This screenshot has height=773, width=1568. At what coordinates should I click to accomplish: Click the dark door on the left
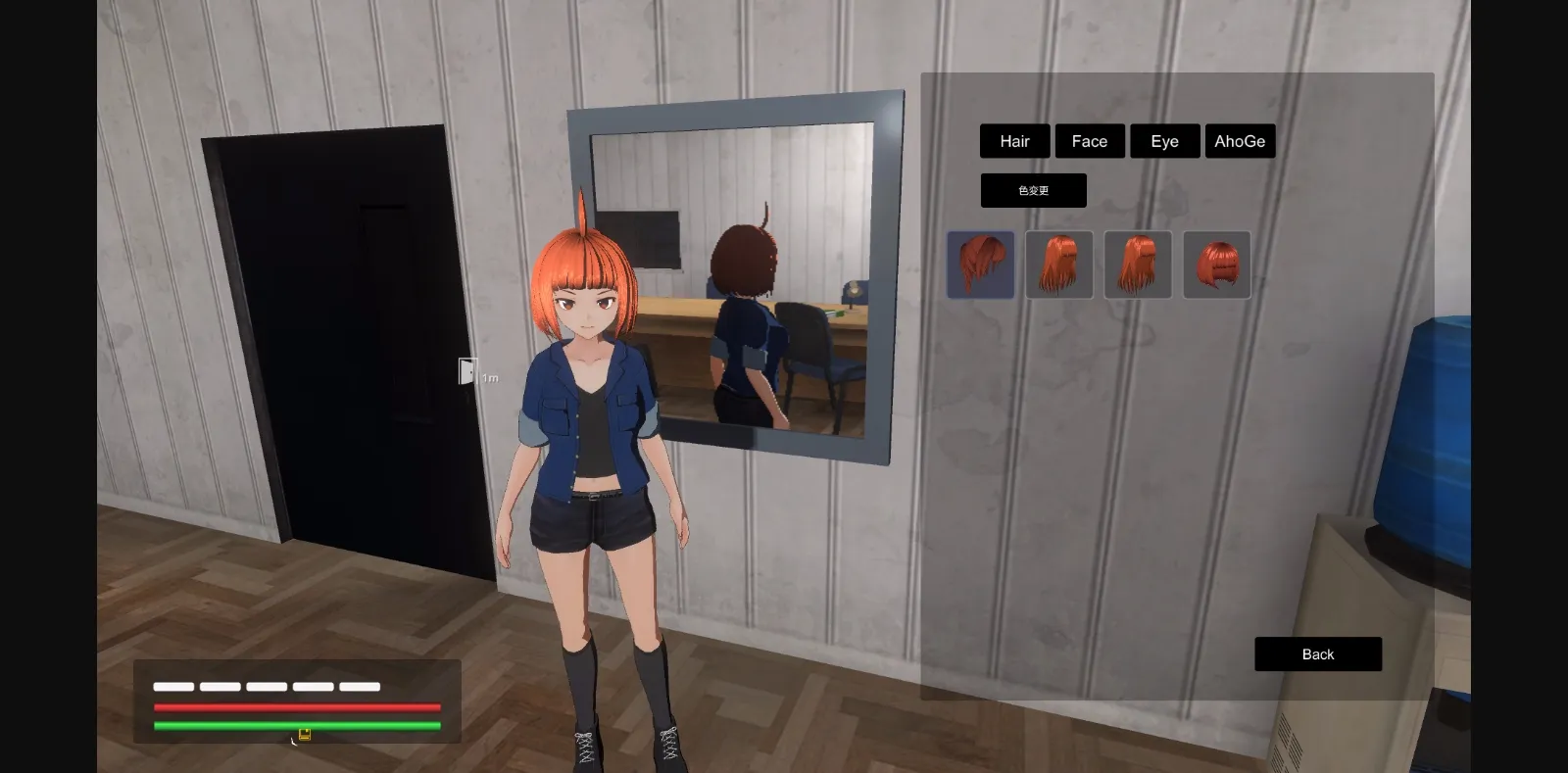tap(333, 343)
